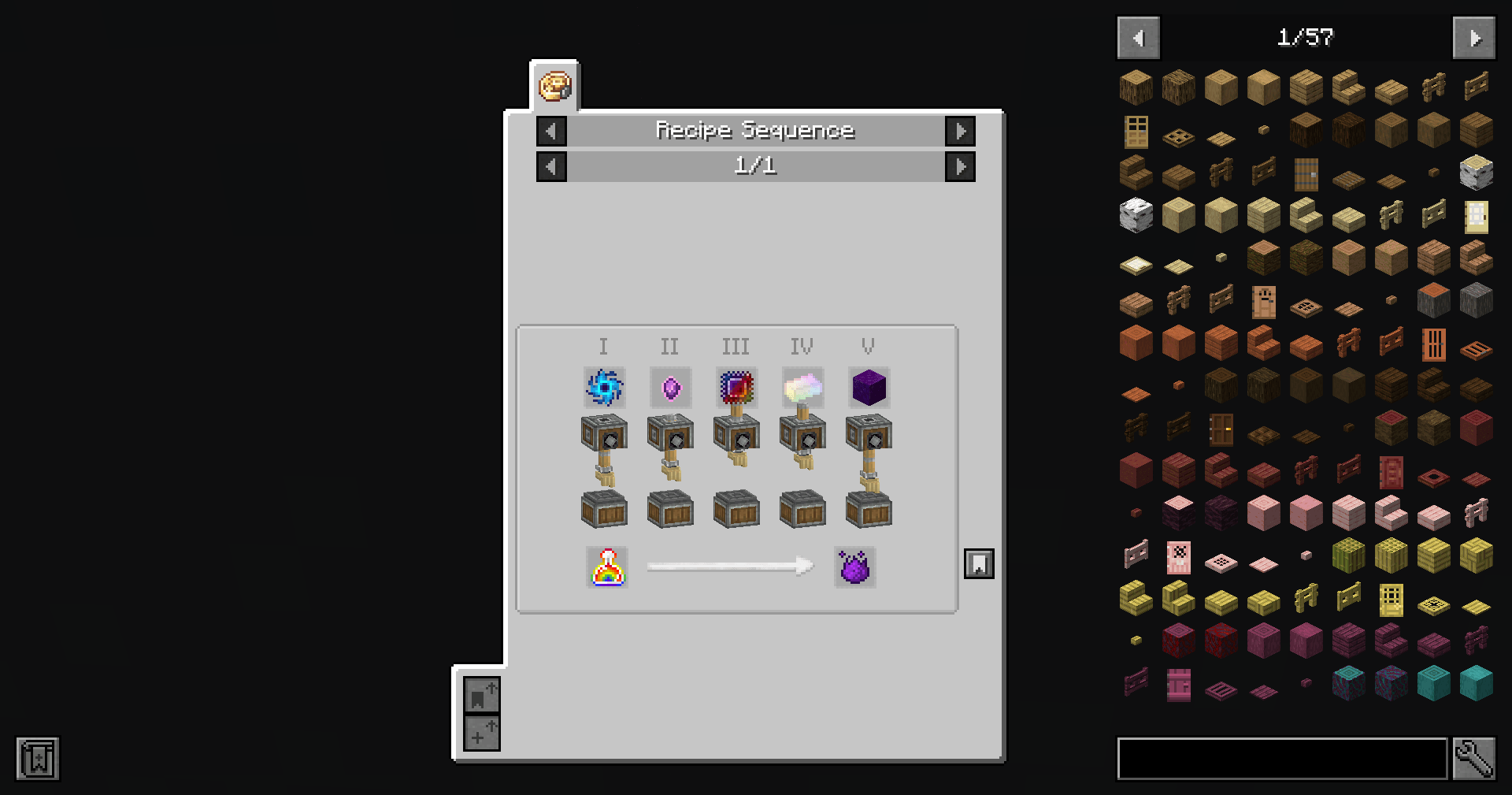Click the left arrow beside Recipe Sequence
1512x795 pixels.
(x=550, y=131)
